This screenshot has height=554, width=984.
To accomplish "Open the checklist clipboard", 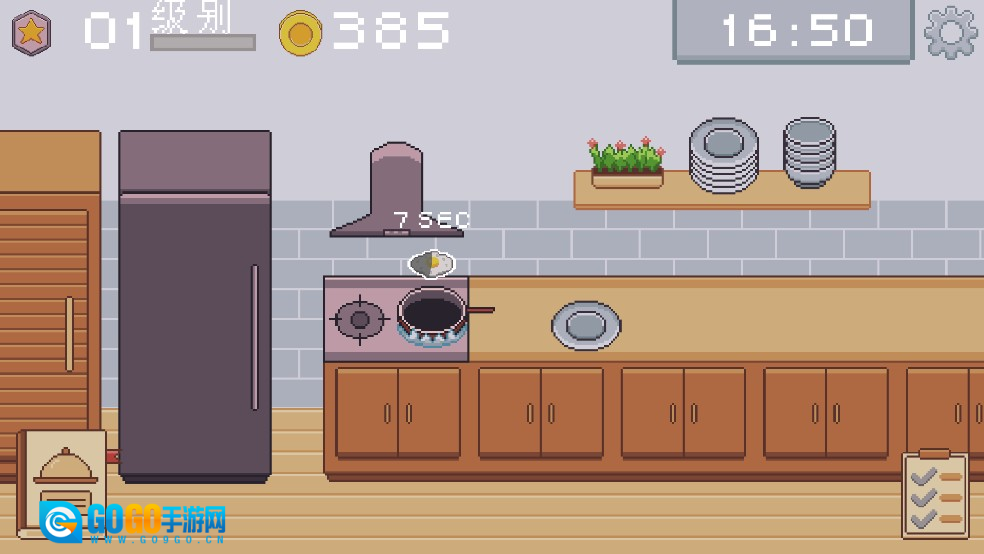I will pos(935,494).
